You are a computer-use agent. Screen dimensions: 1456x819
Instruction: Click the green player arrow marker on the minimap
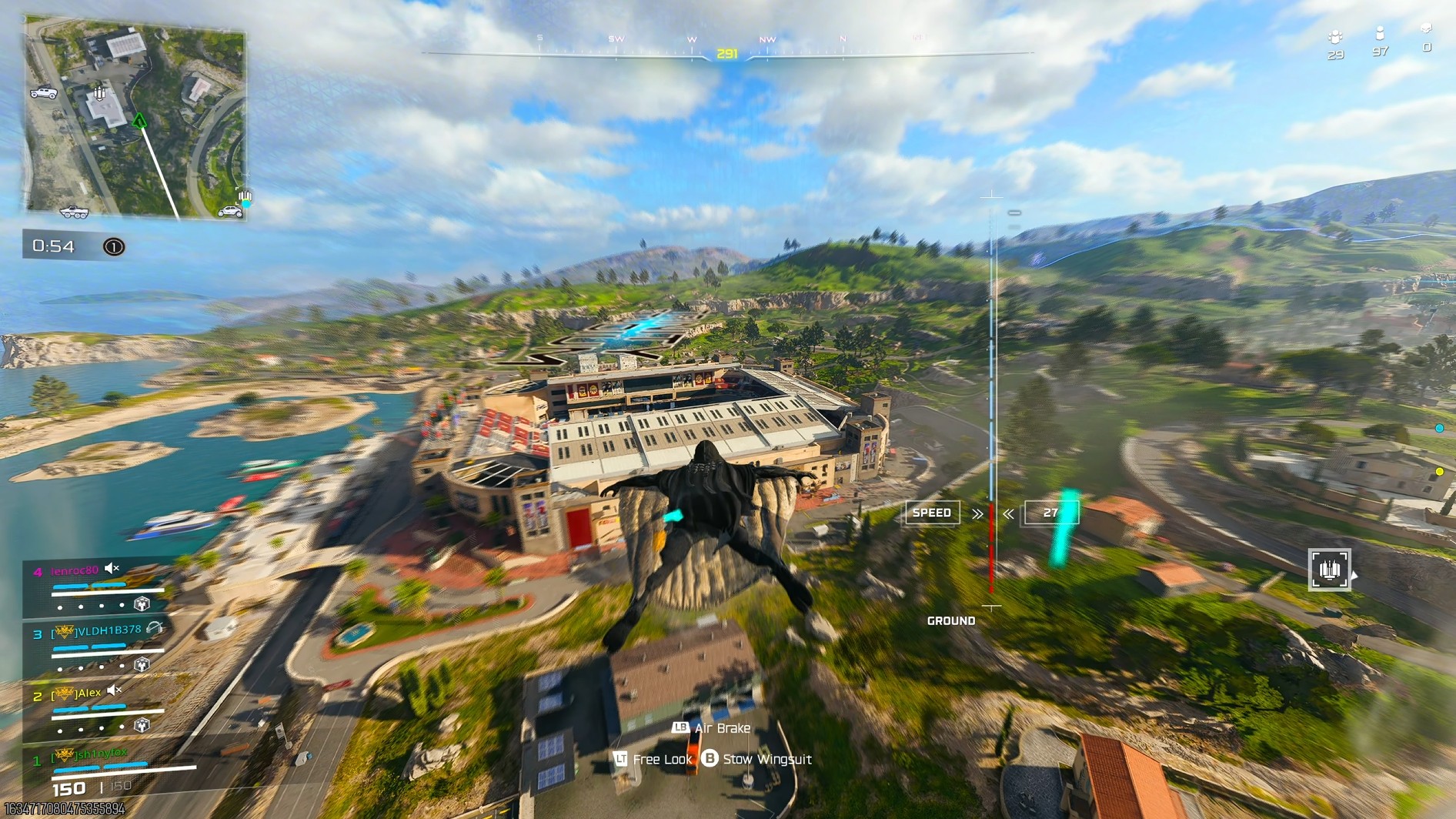point(139,121)
